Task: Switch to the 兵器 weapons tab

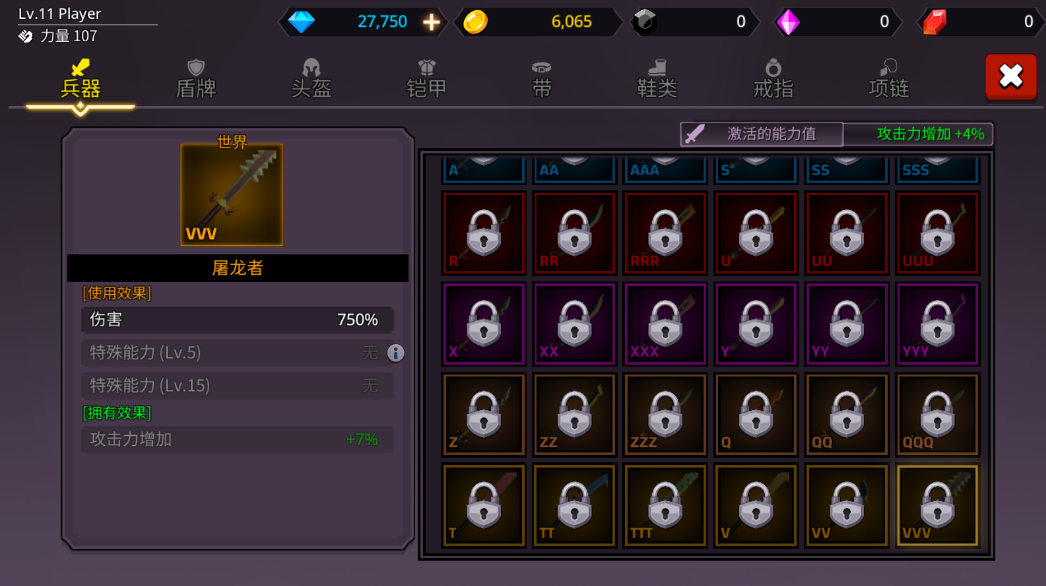Action: pos(81,78)
